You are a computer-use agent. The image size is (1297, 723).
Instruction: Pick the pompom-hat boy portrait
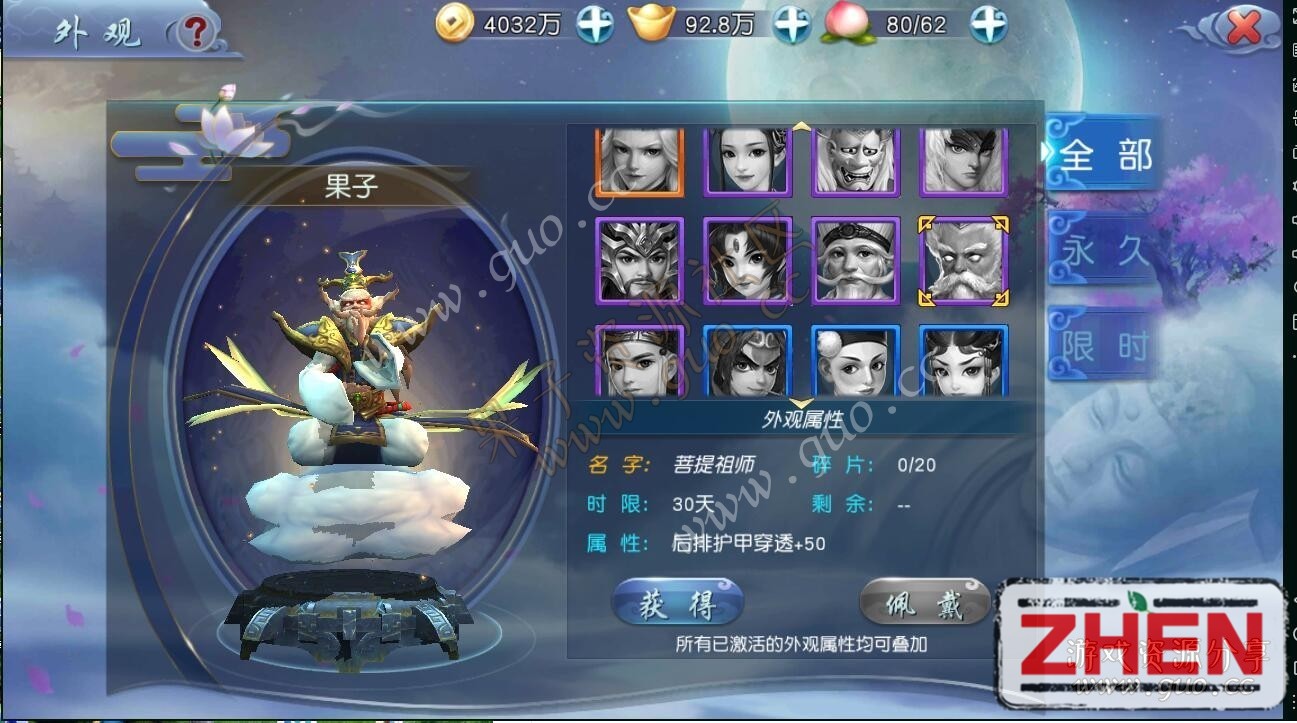[x=856, y=361]
